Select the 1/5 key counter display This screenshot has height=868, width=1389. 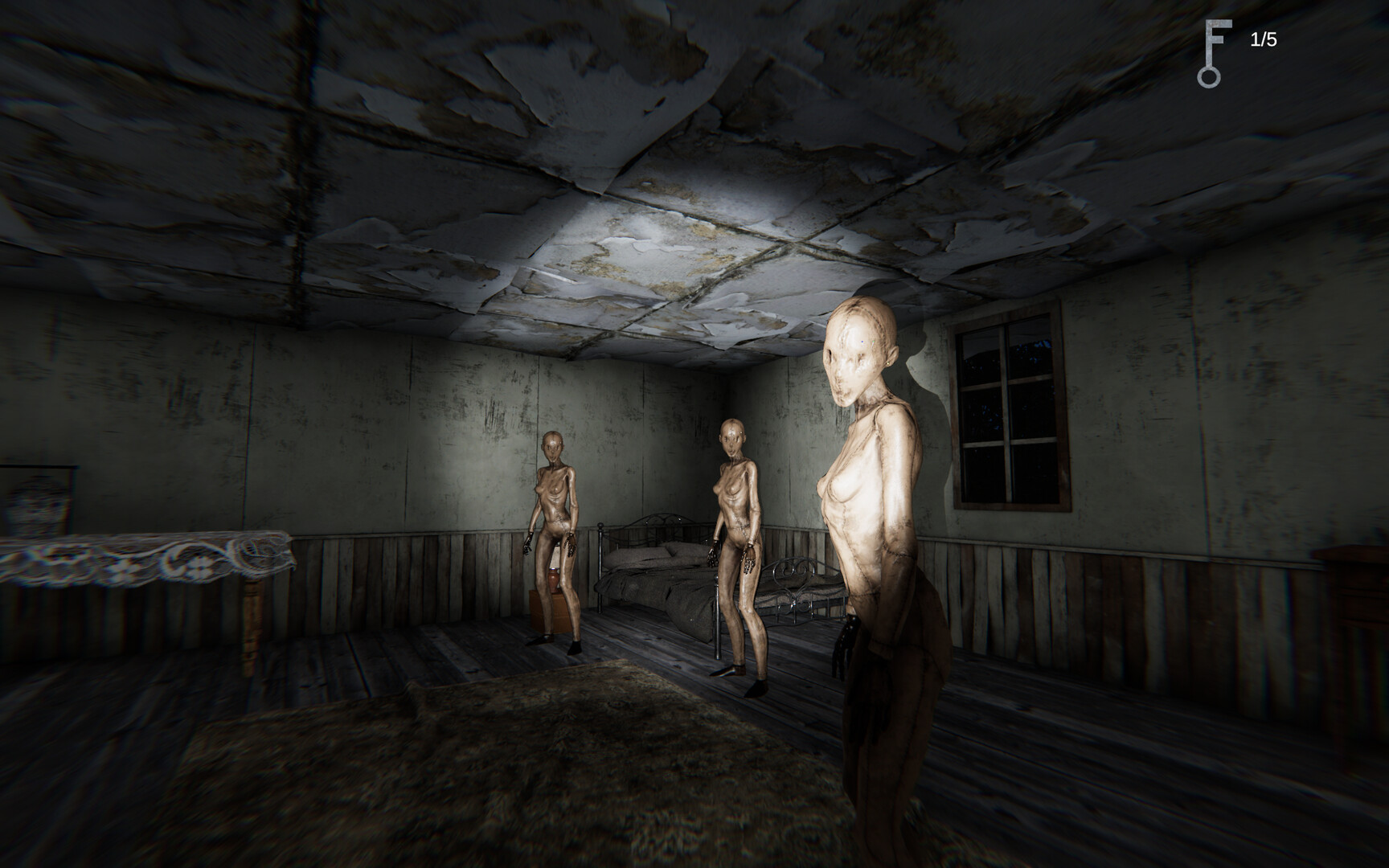pos(1264,39)
